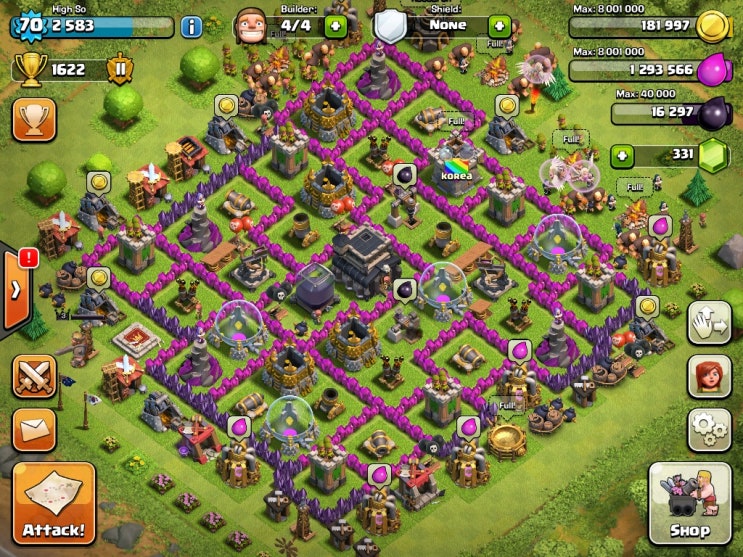Open the crossed swords clan war button
Screen dimensions: 743x557
[x=33, y=376]
